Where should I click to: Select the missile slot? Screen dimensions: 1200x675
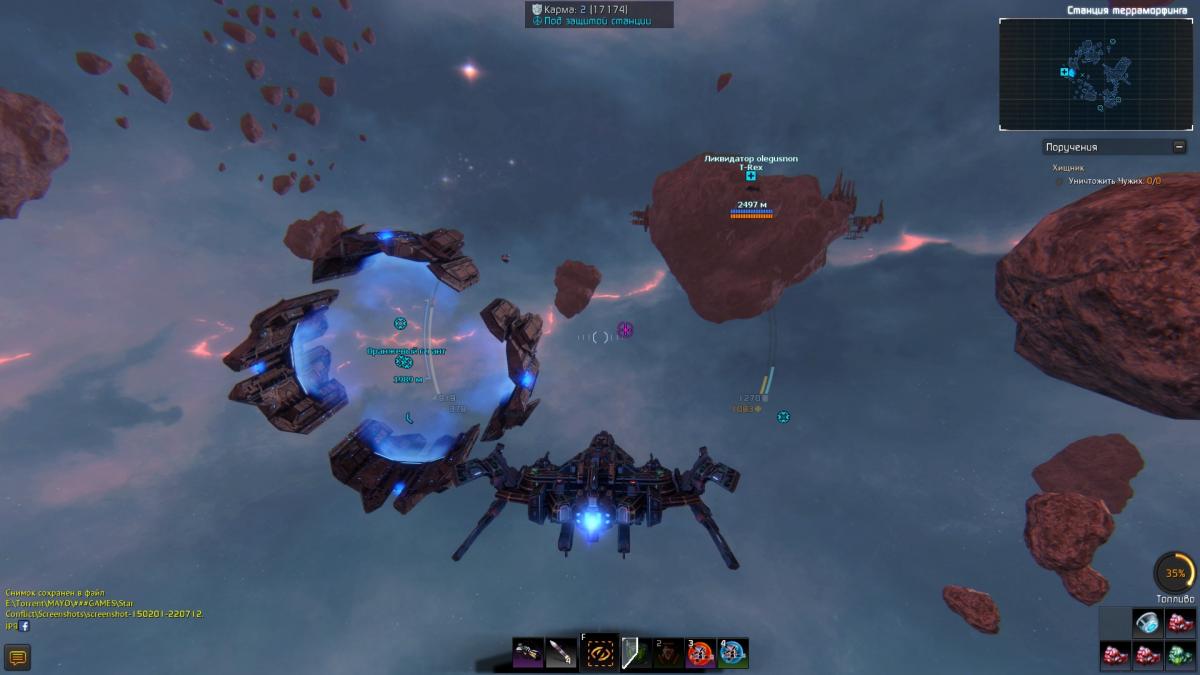tap(563, 653)
